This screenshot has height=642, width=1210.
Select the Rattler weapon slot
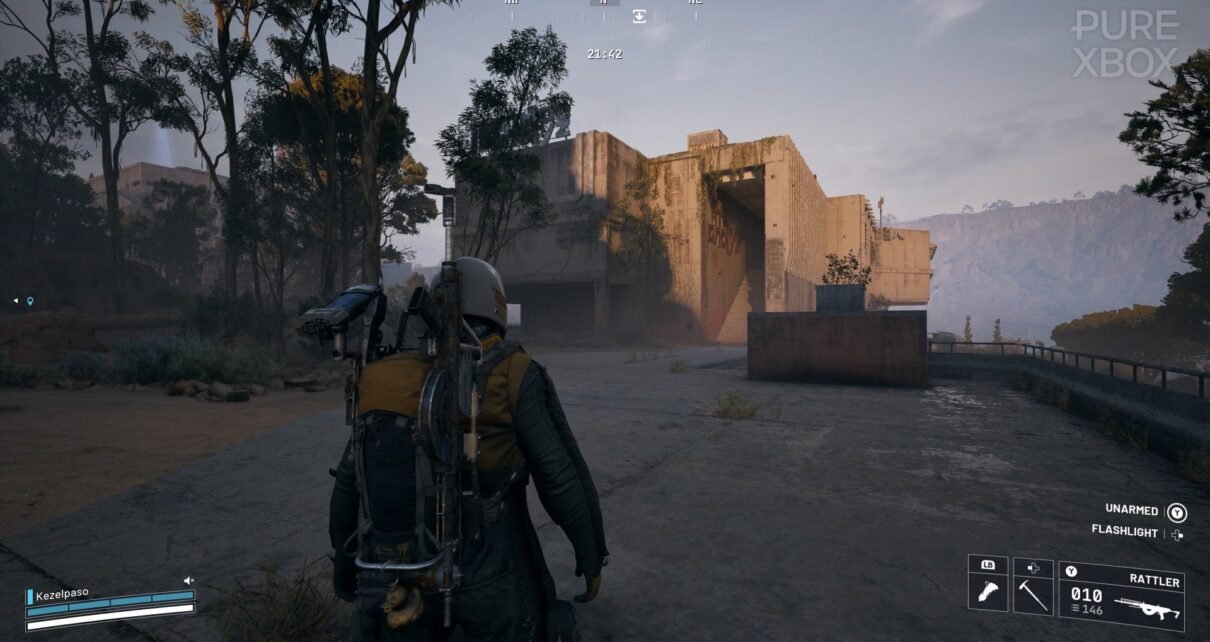[x=1121, y=596]
